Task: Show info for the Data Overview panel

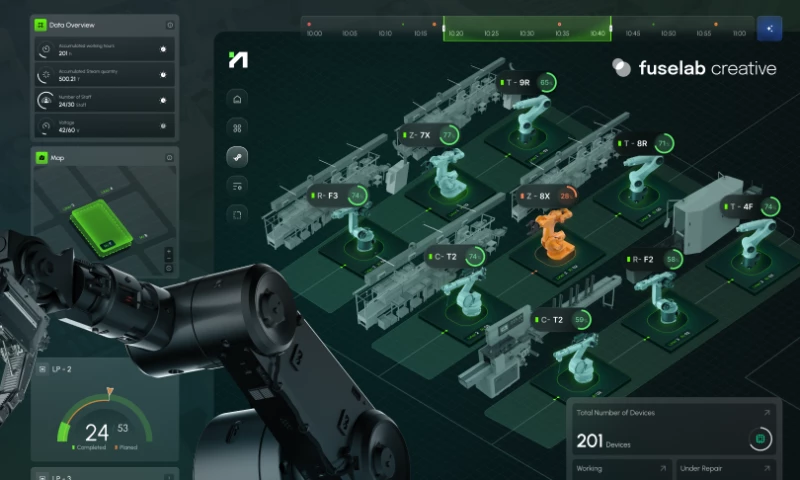Action: tap(170, 25)
